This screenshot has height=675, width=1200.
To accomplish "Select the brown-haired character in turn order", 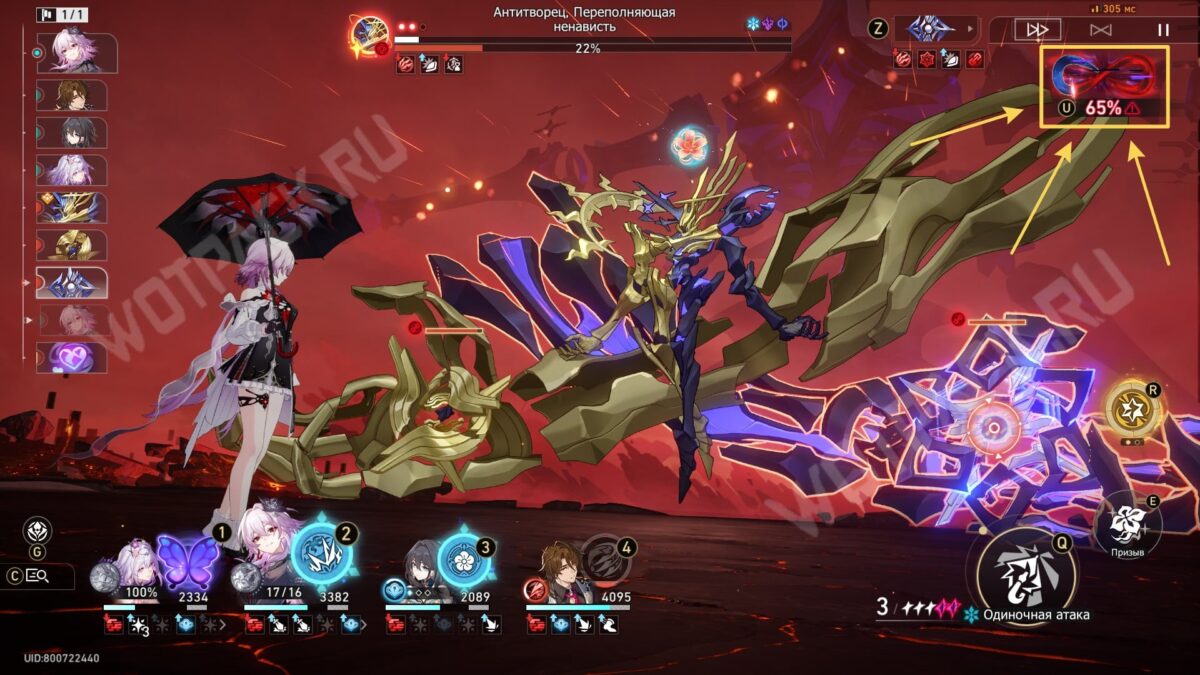I will [71, 95].
